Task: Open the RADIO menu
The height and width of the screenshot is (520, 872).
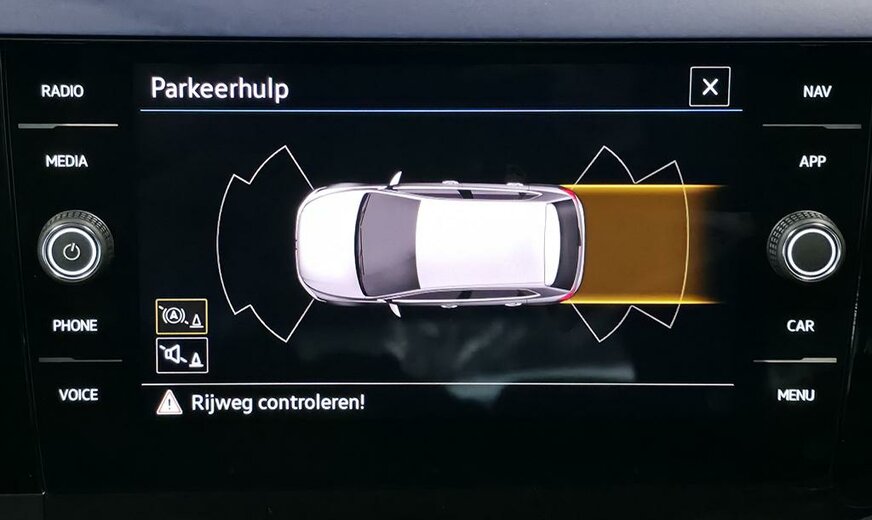Action: pos(62,91)
